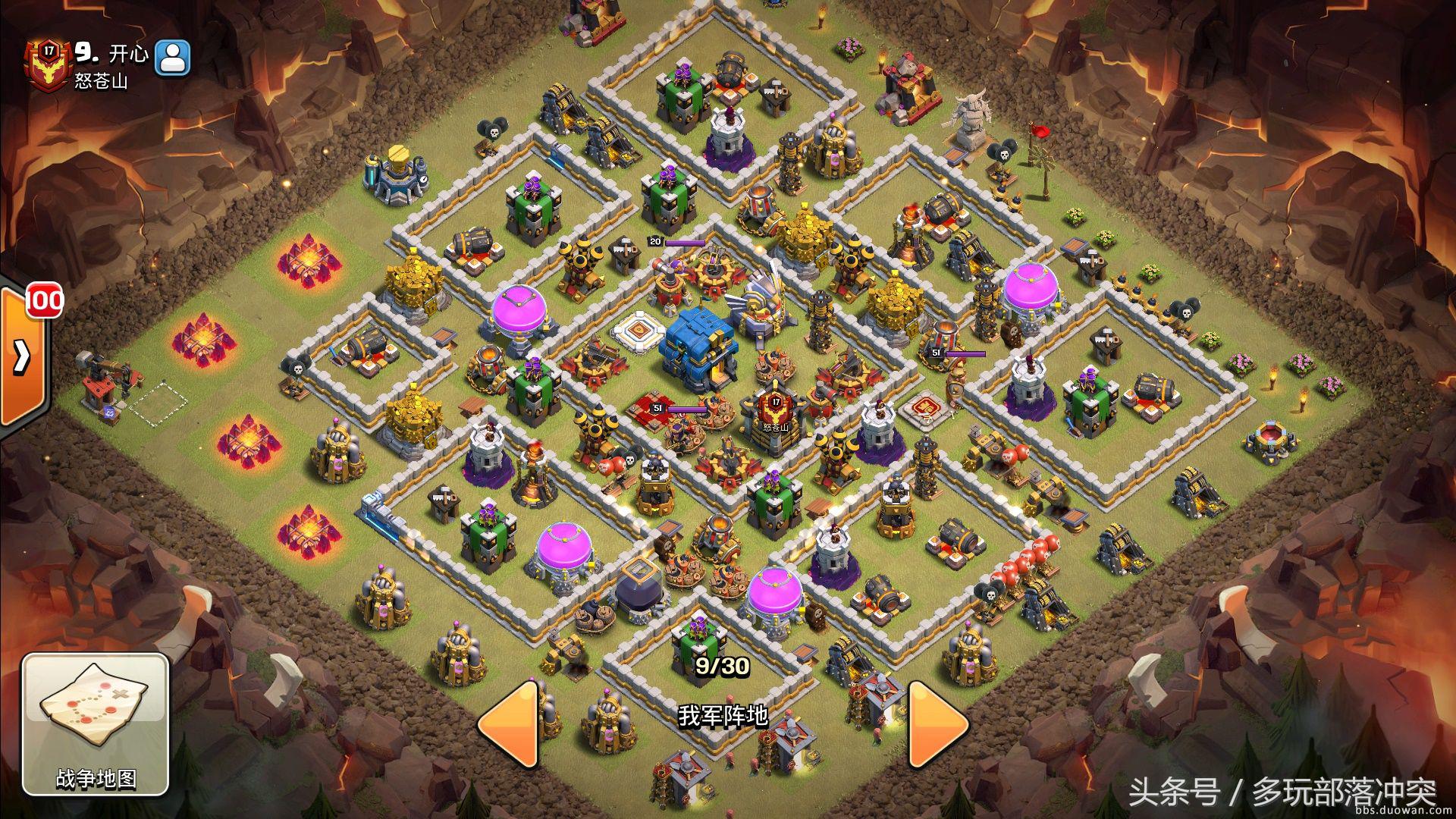Expand the orange side panel arrow
Image resolution: width=1456 pixels, height=819 pixels.
coord(21,355)
